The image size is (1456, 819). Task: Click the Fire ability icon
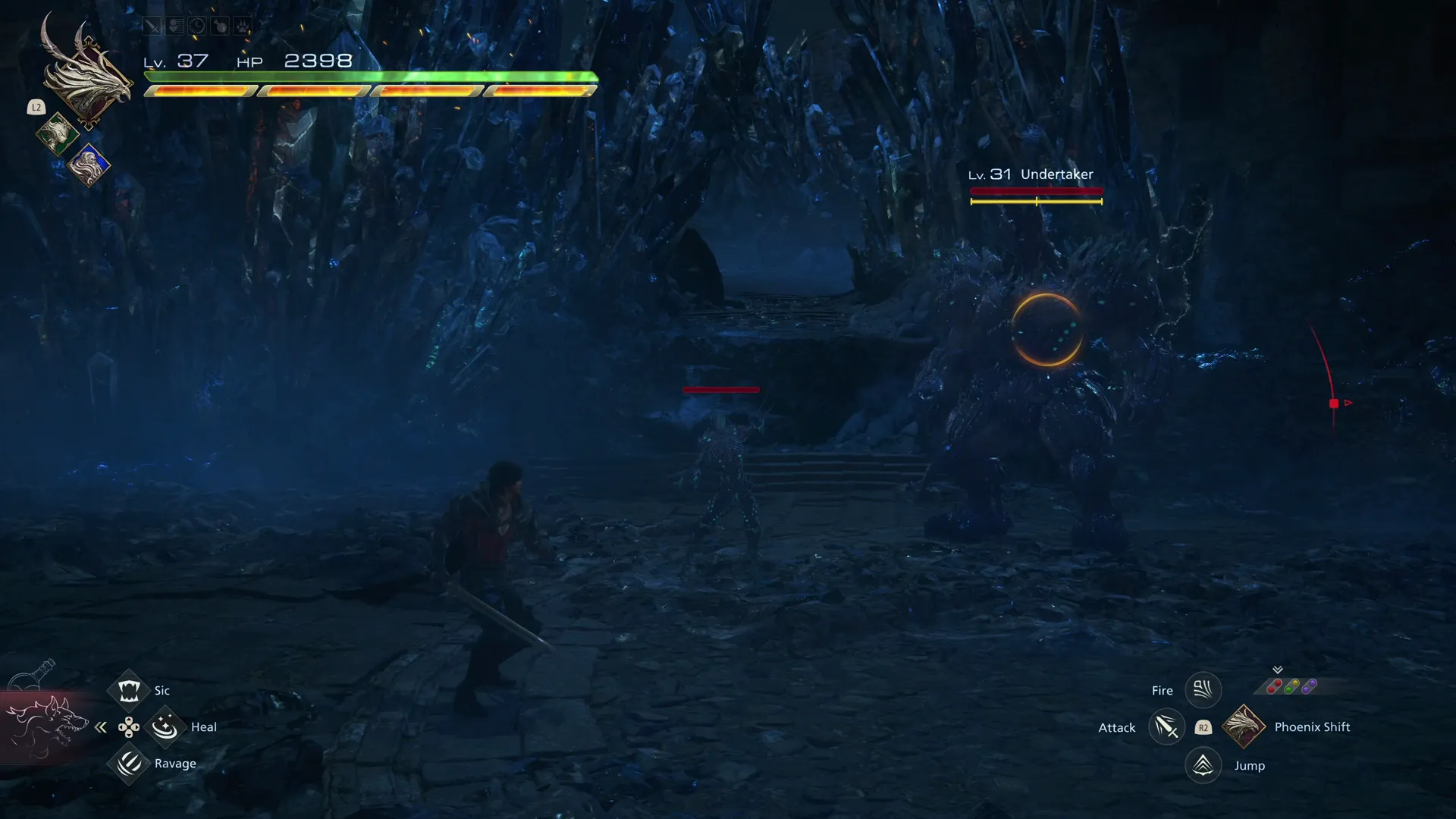(1203, 690)
